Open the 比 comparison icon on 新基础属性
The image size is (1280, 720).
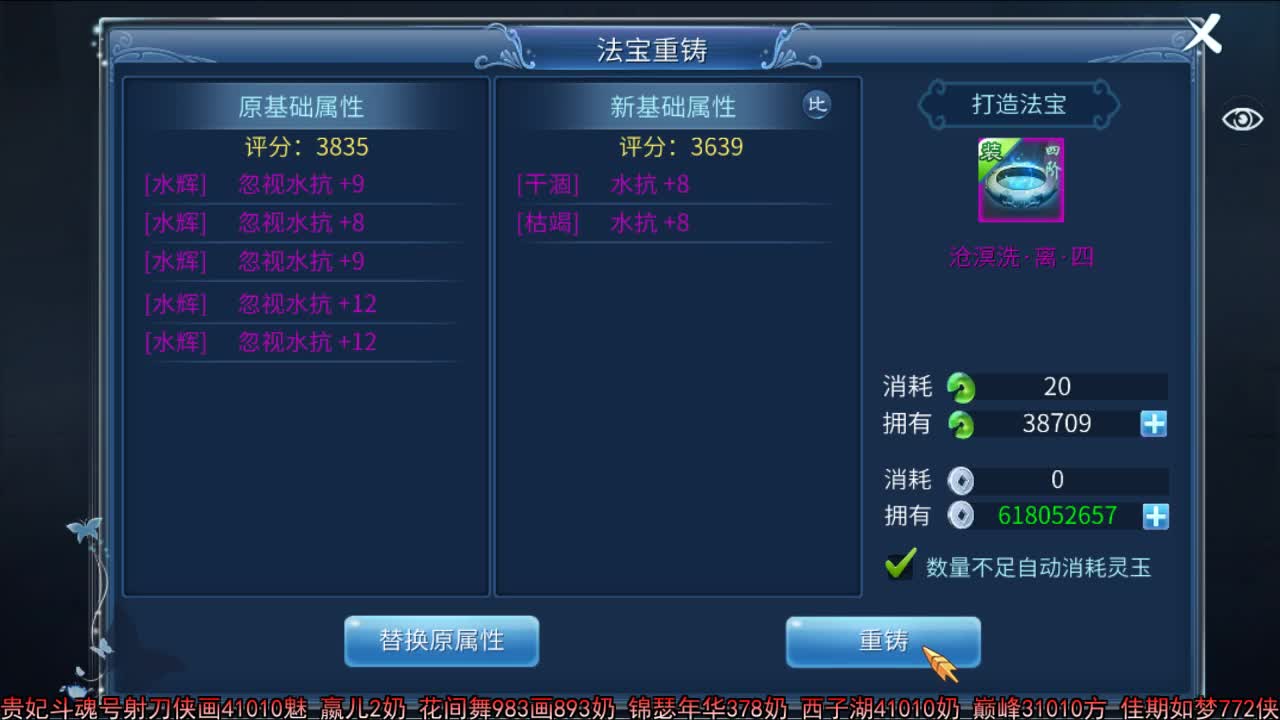pyautogui.click(x=817, y=105)
